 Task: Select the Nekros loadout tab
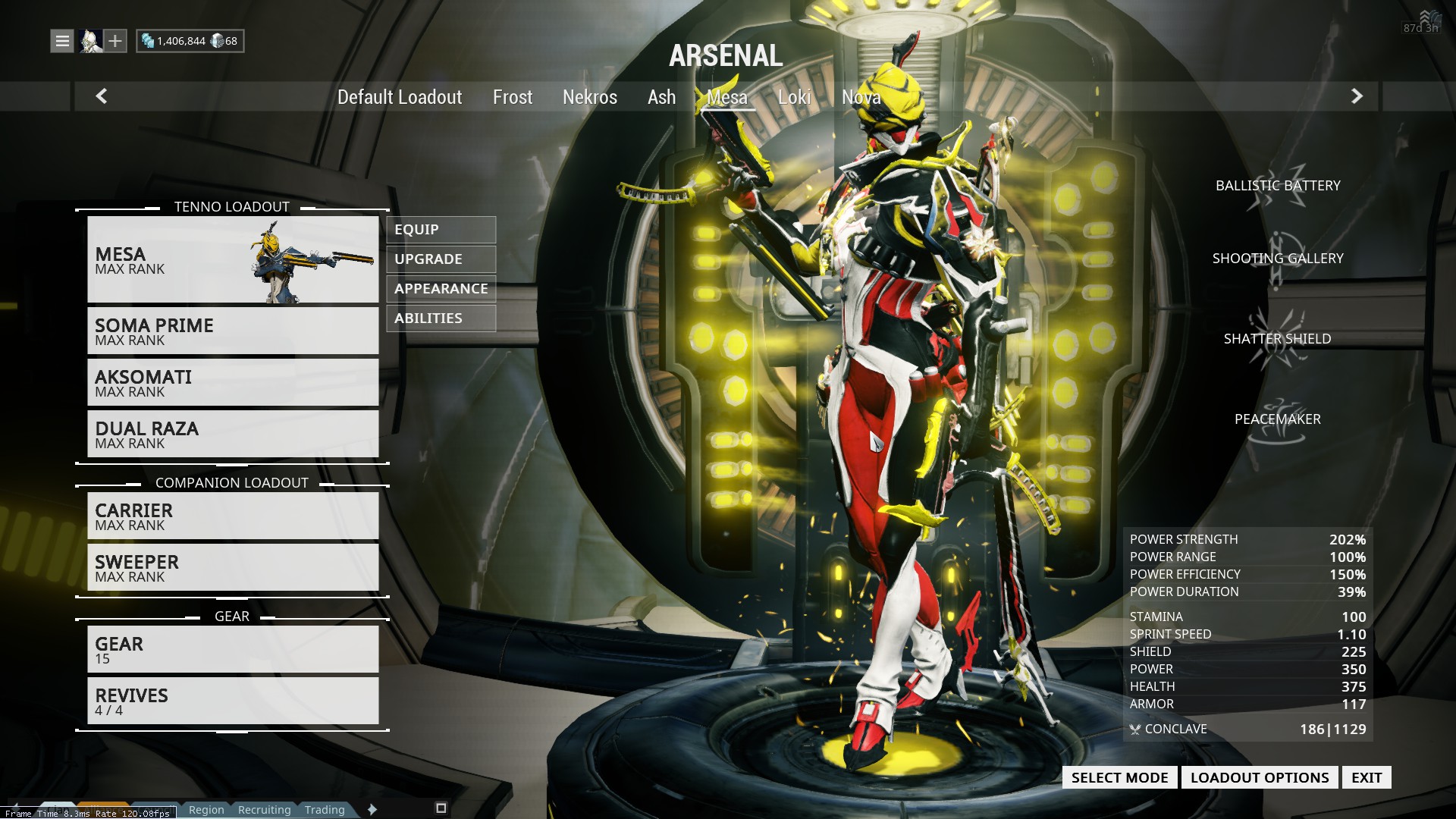590,97
